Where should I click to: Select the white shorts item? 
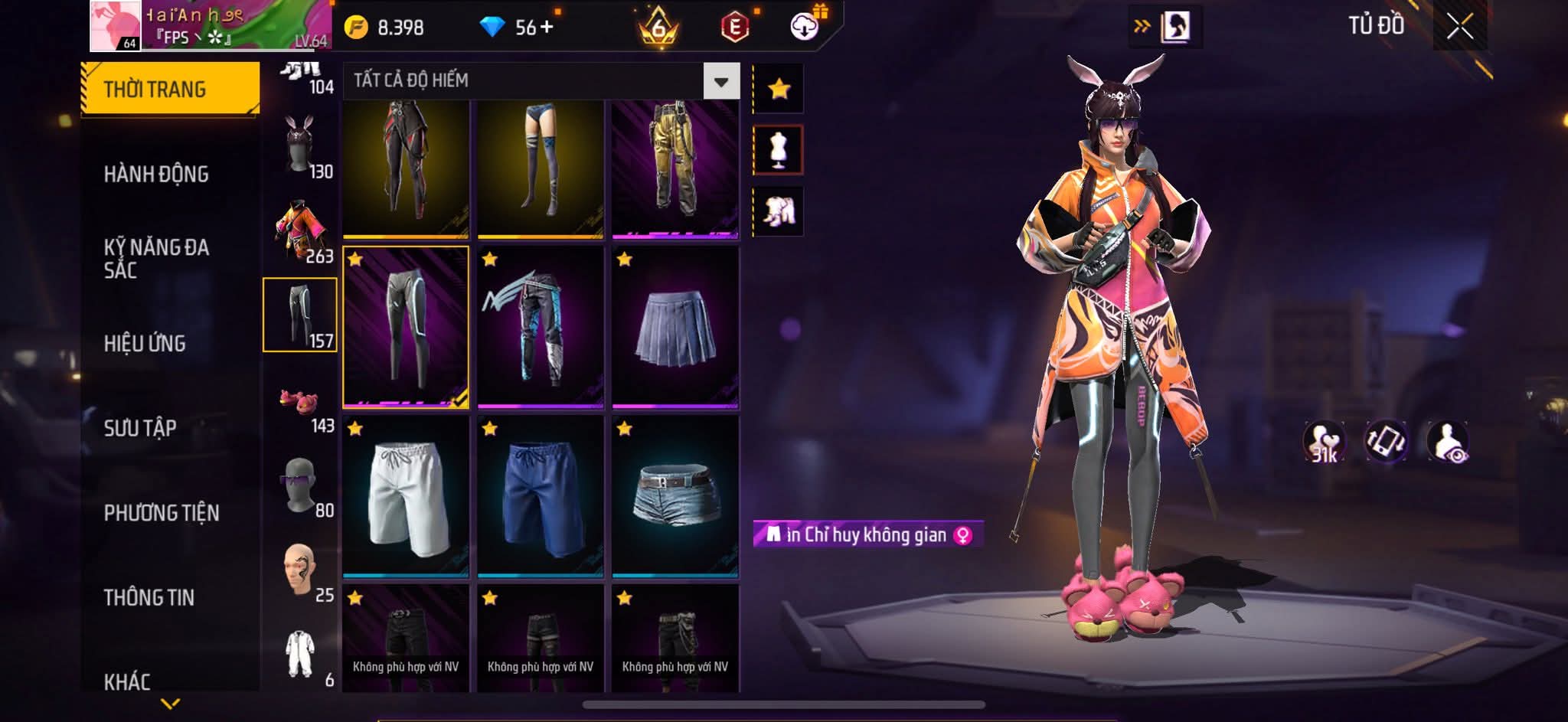pos(406,496)
